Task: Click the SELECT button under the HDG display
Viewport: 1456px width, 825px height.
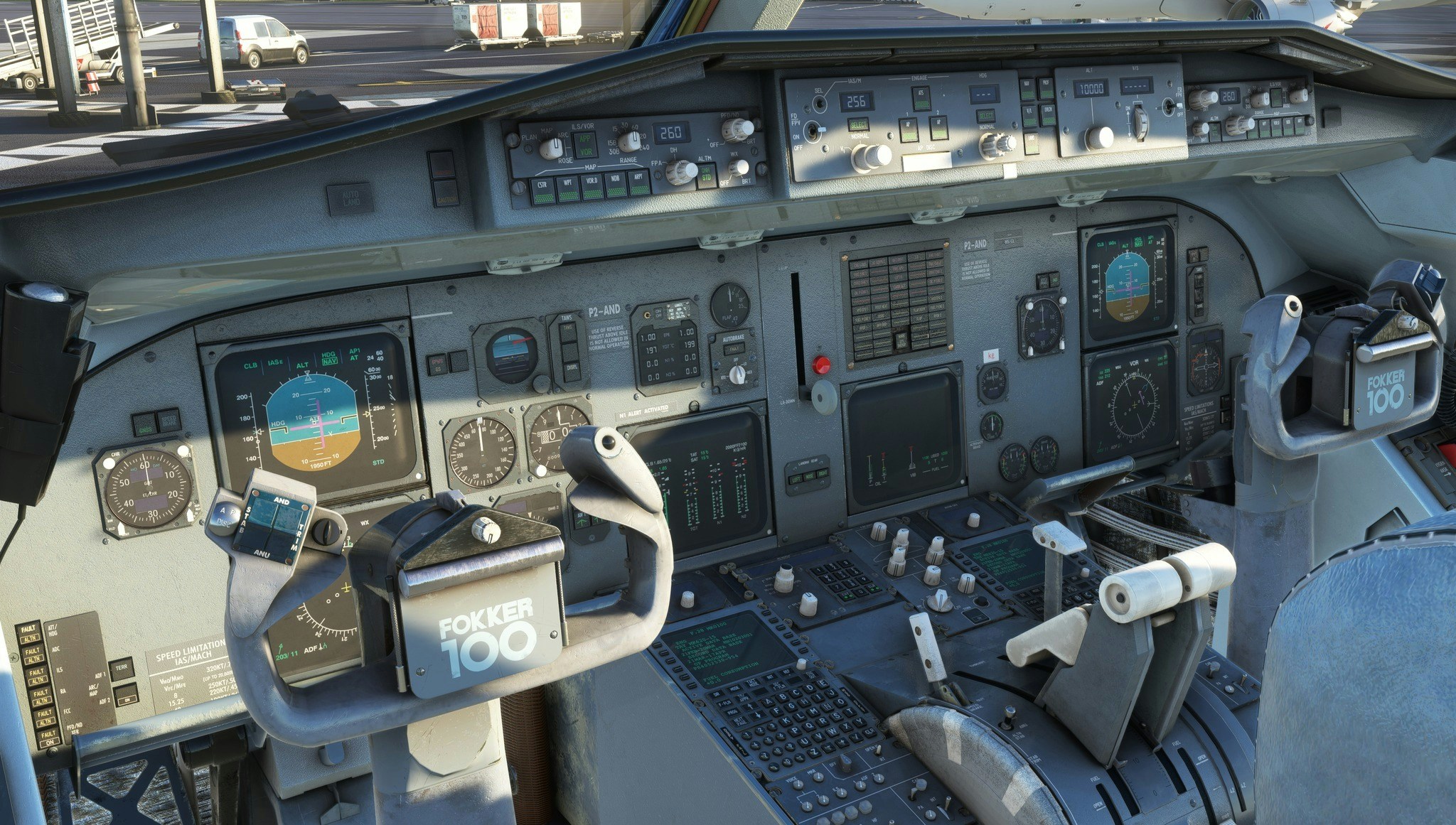Action: 985,116
